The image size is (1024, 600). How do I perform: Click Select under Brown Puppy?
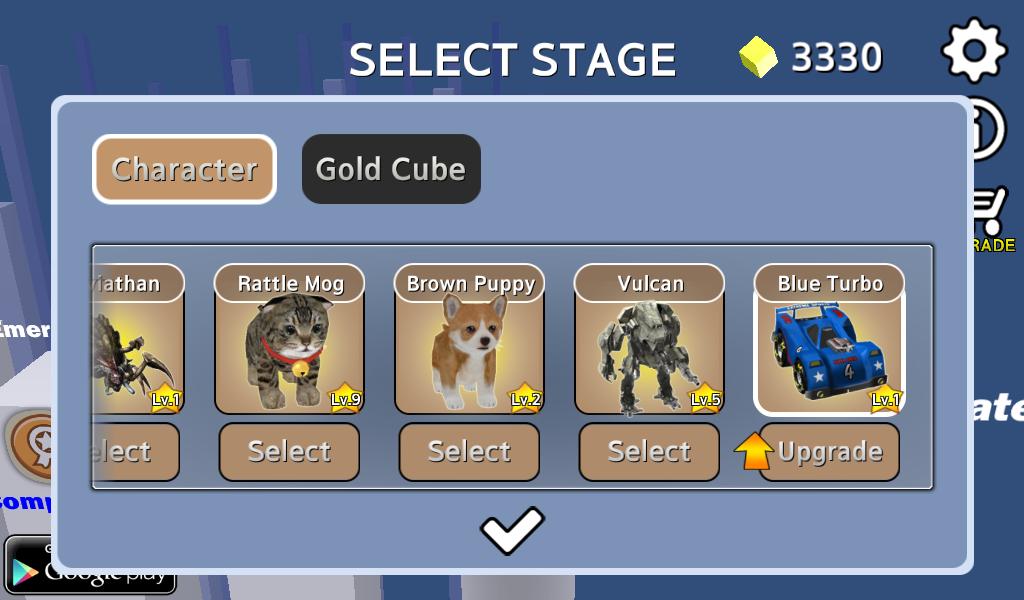click(x=469, y=452)
